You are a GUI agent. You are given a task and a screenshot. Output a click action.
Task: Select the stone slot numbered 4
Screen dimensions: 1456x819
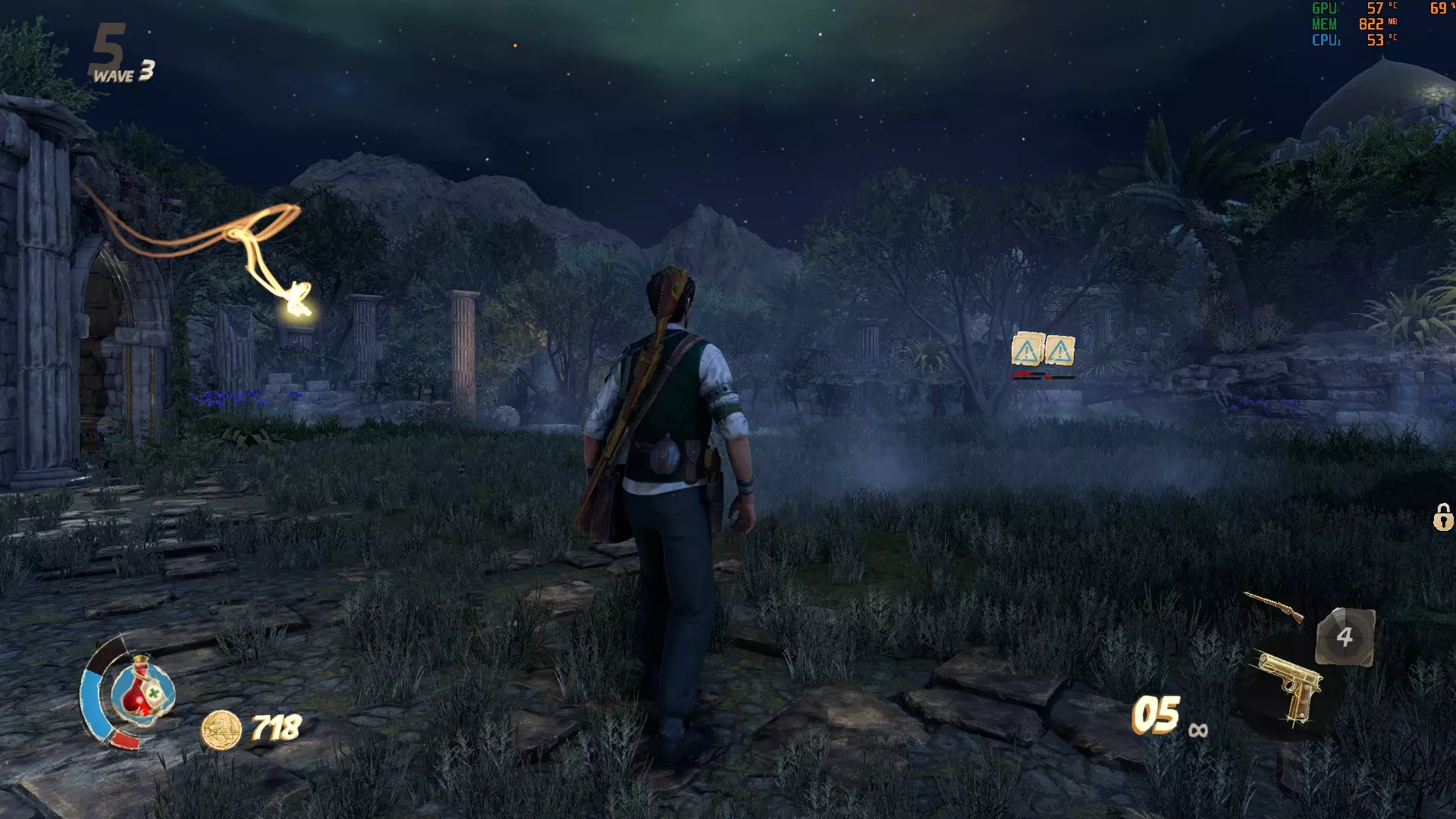click(x=1345, y=637)
